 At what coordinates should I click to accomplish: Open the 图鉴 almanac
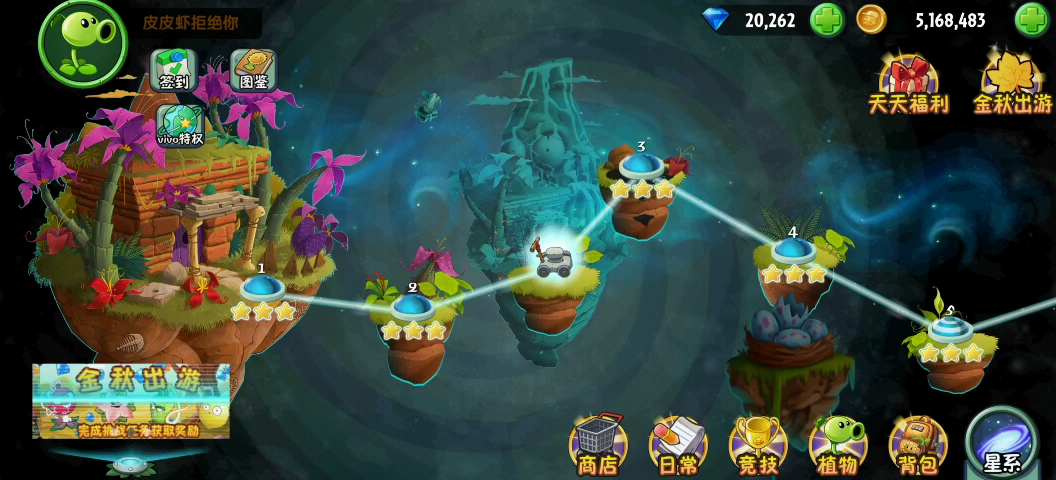click(x=254, y=70)
